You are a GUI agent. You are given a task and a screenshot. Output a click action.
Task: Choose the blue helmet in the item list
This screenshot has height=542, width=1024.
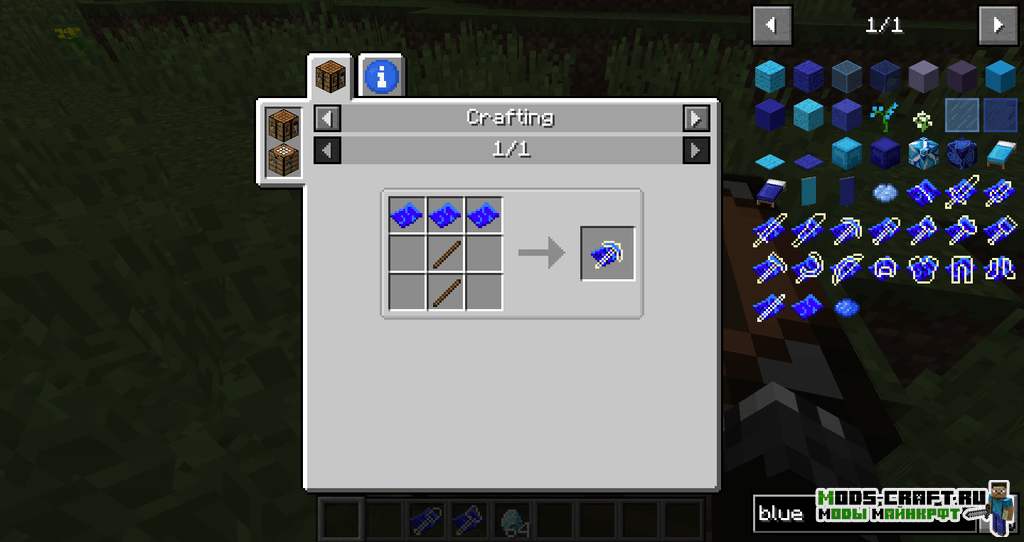coord(884,268)
